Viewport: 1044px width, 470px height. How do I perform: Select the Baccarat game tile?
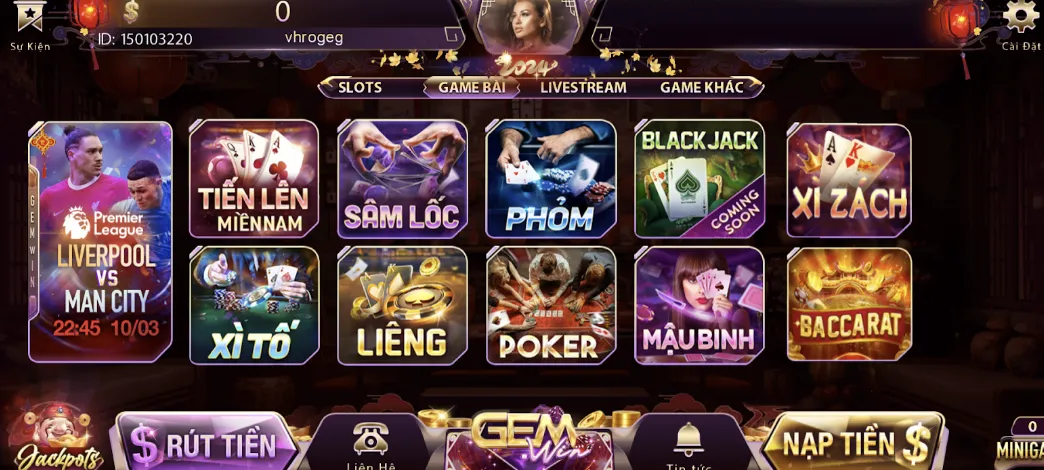point(849,305)
